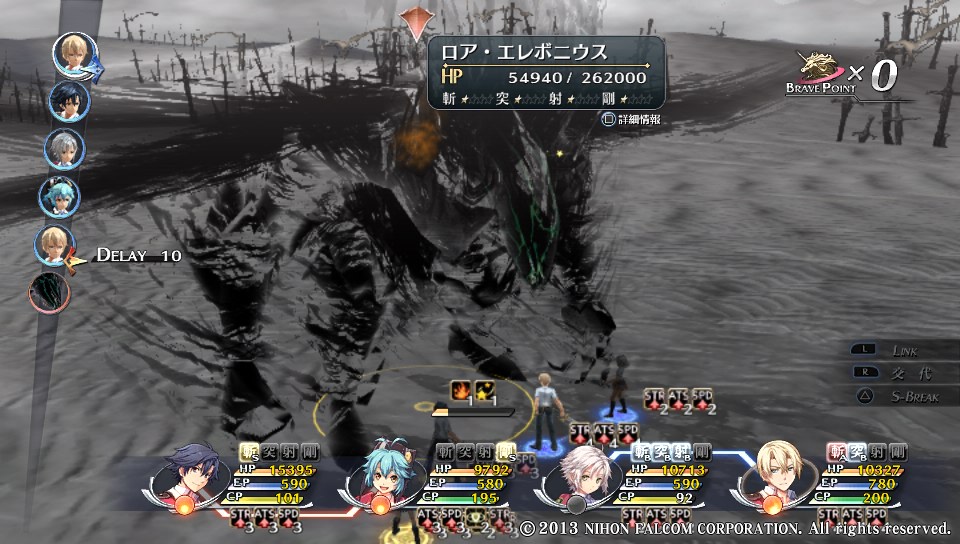Image resolution: width=960 pixels, height=544 pixels.
Task: Click the dark enemy icon in the turn order
Action: (x=50, y=292)
